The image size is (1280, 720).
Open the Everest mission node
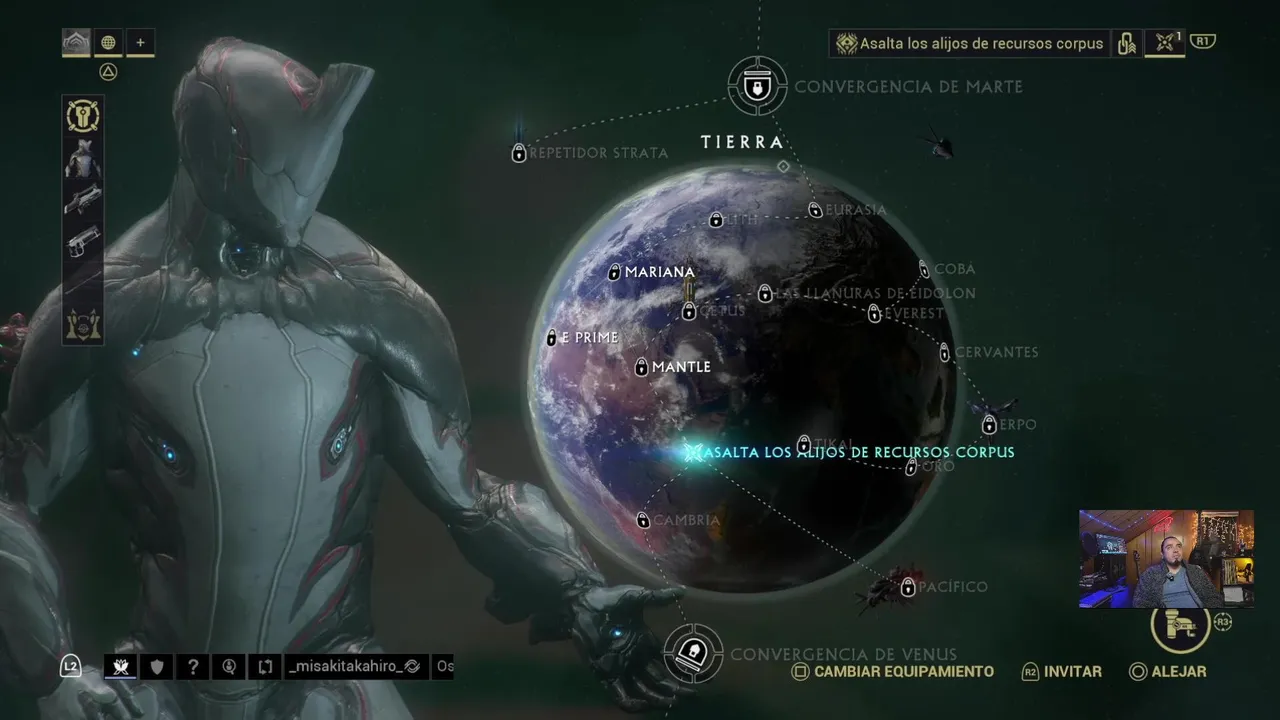point(875,314)
